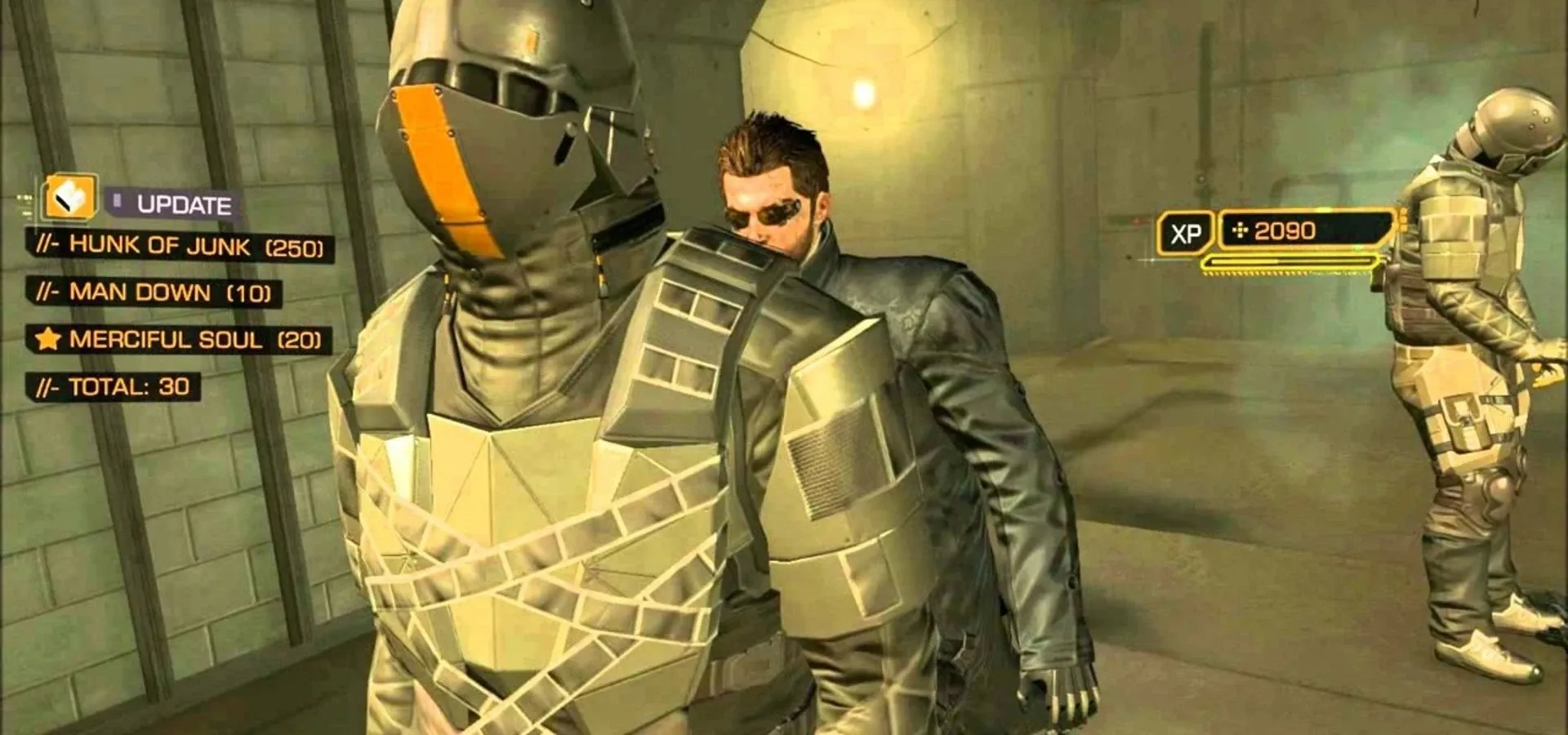This screenshot has height=735, width=1568.
Task: Click the plus symbol inside the XP counter
Action: [1240, 231]
